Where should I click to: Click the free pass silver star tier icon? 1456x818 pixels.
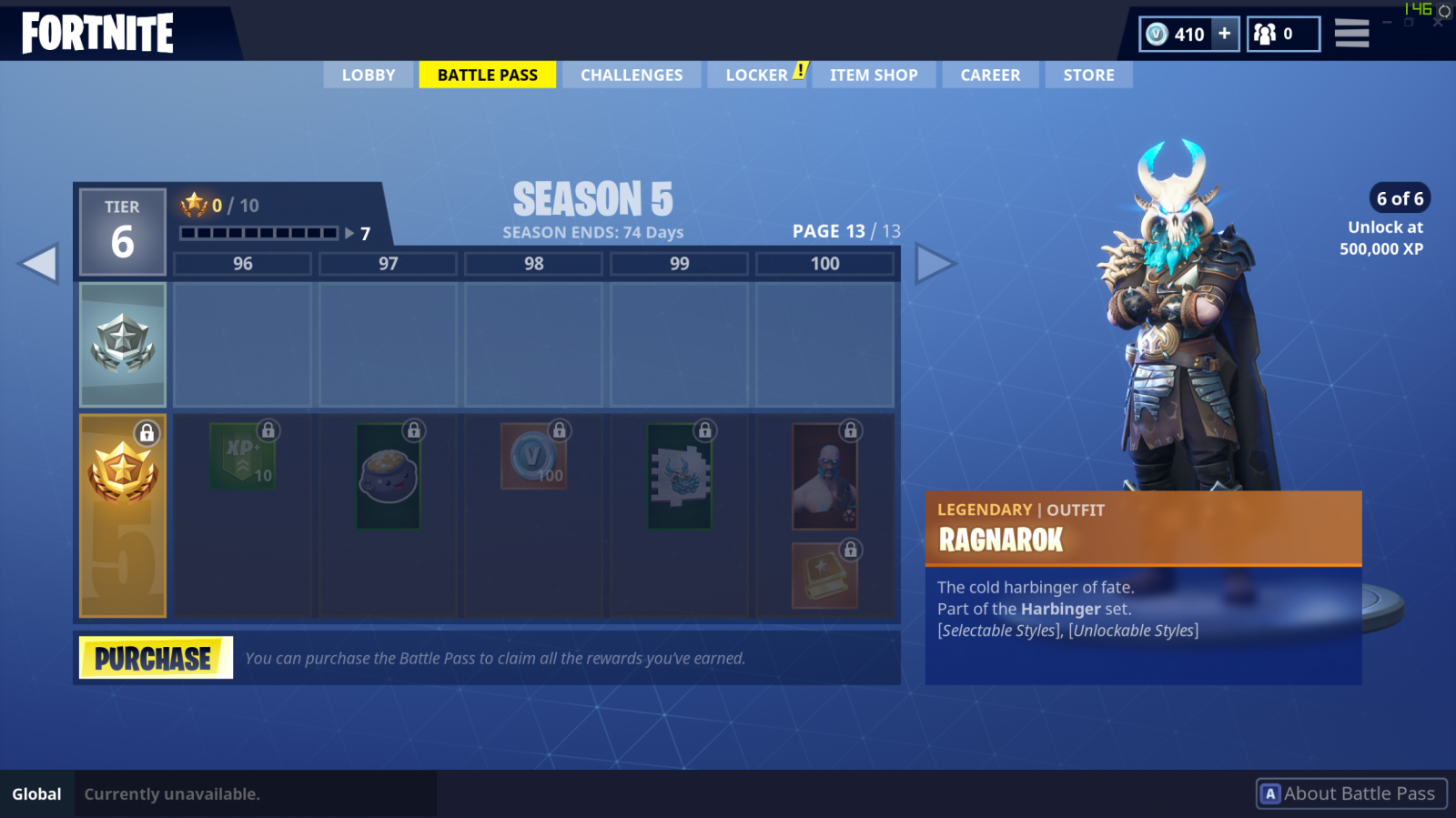[x=122, y=344]
